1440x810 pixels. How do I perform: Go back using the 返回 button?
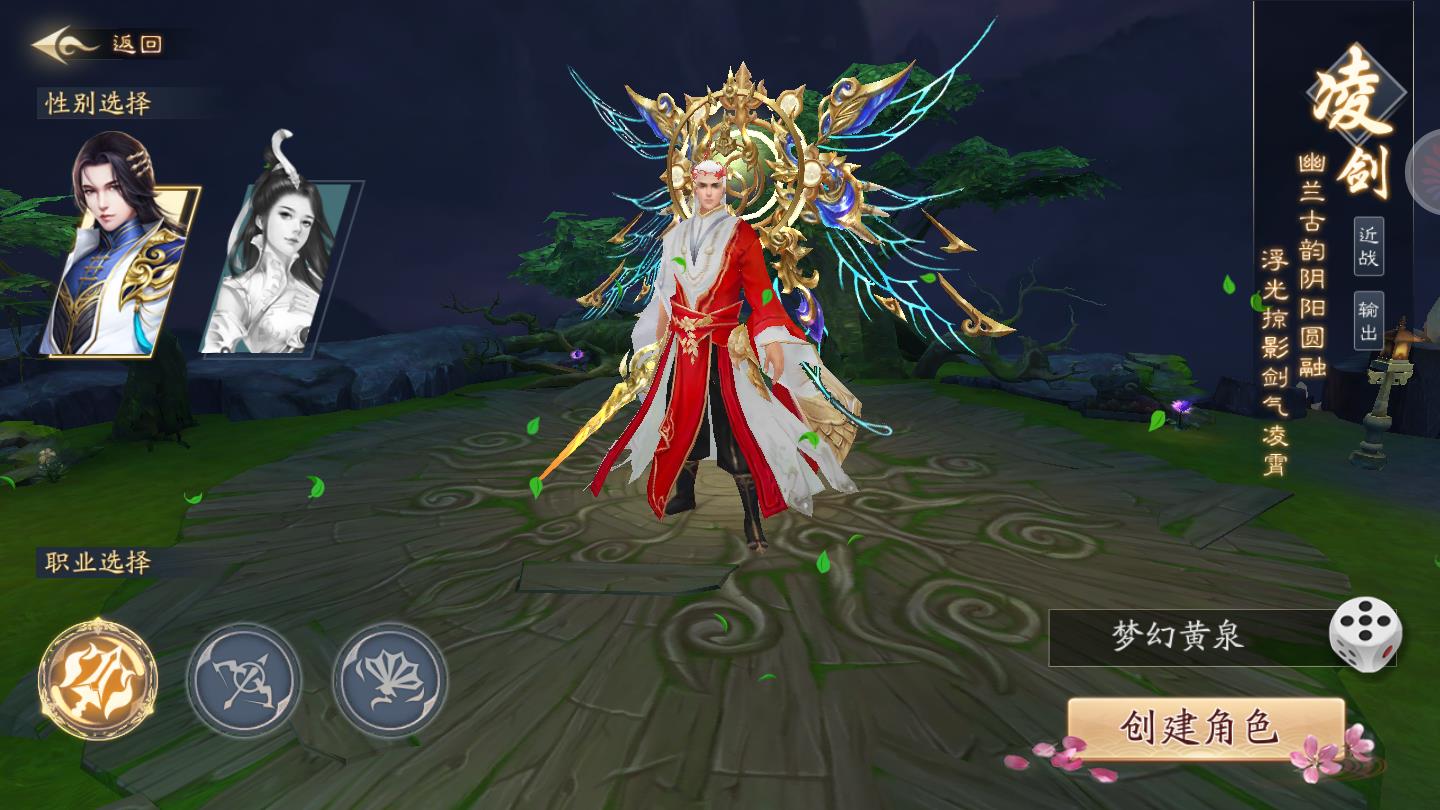pos(98,45)
